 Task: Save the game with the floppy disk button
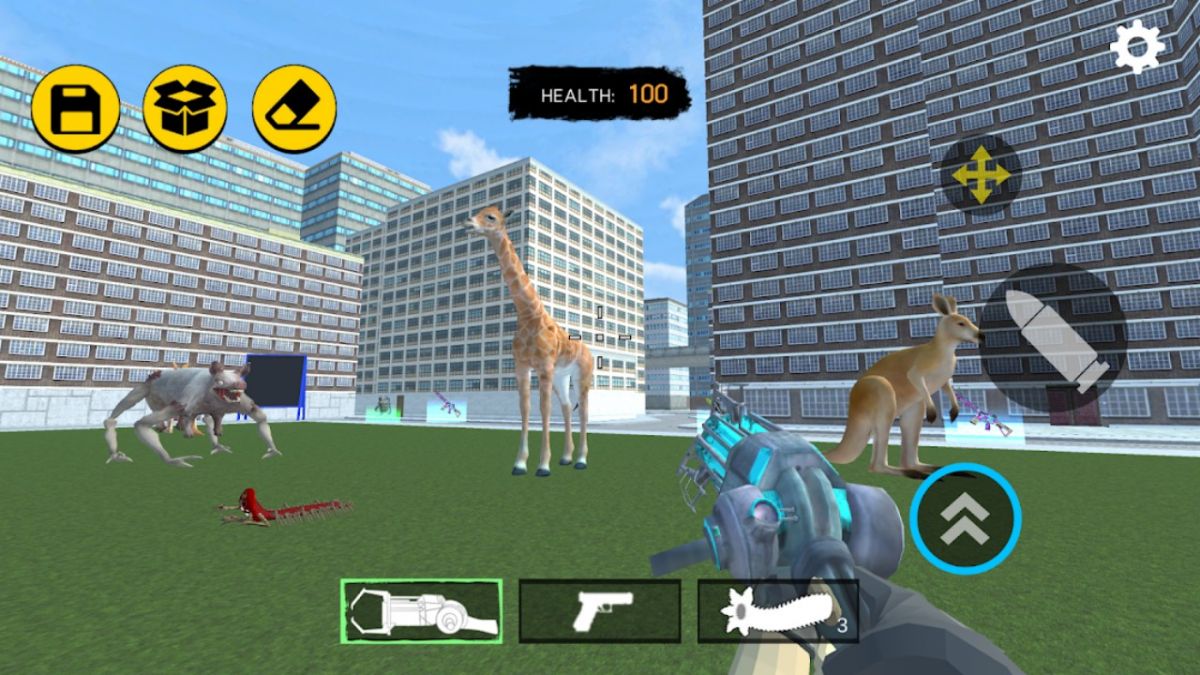click(x=75, y=109)
